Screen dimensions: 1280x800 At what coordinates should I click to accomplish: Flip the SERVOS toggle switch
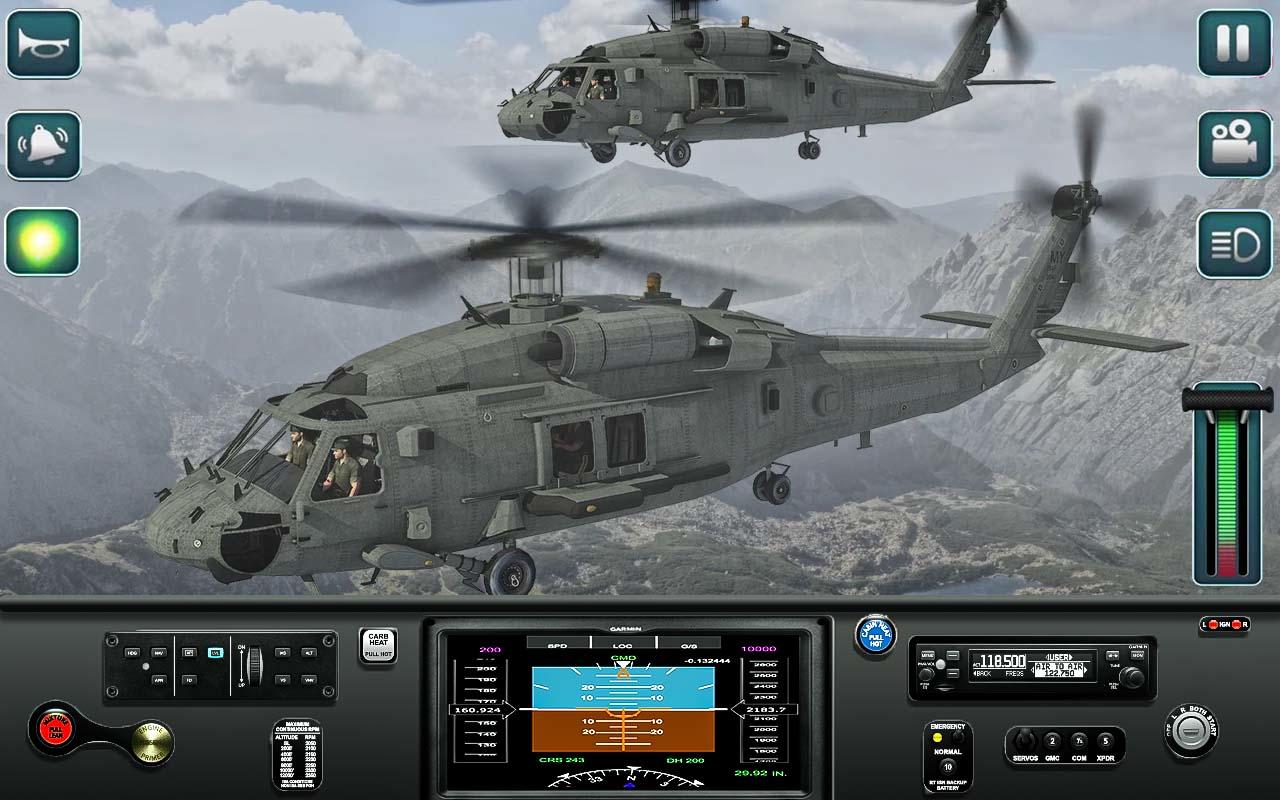[1024, 739]
